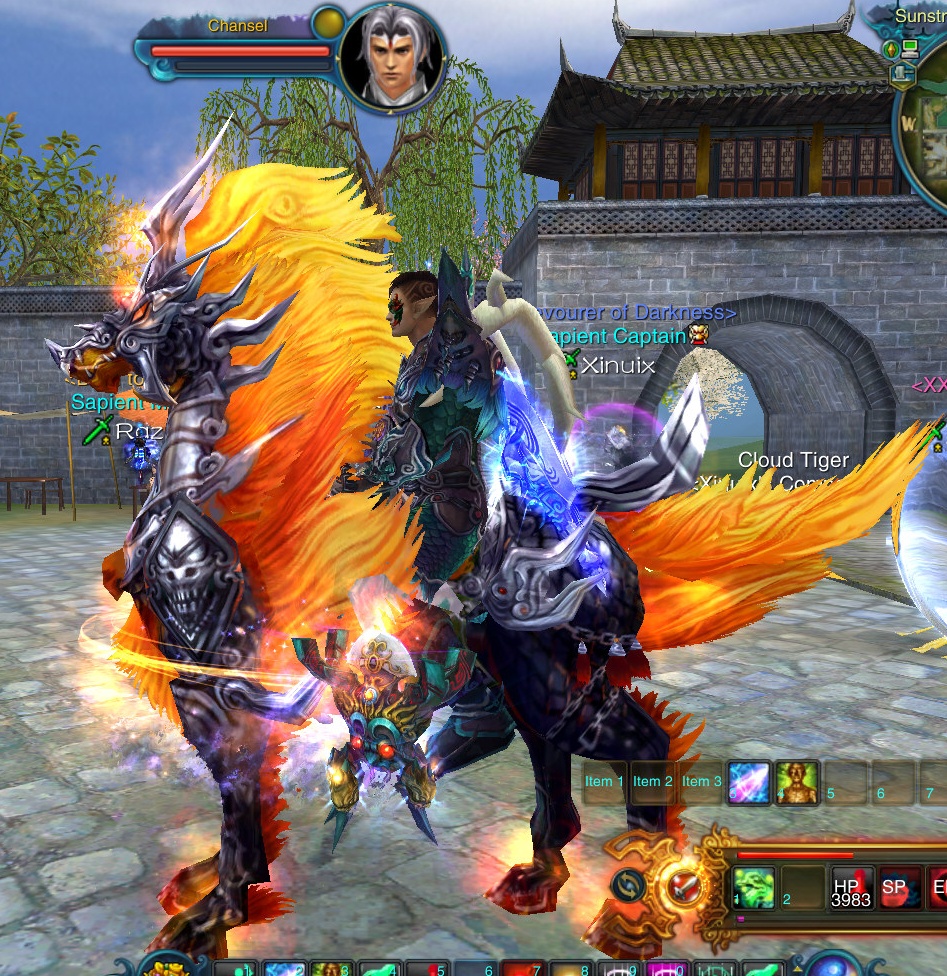Select the Item 3 quick slot
947x976 pixels.
[x=702, y=782]
